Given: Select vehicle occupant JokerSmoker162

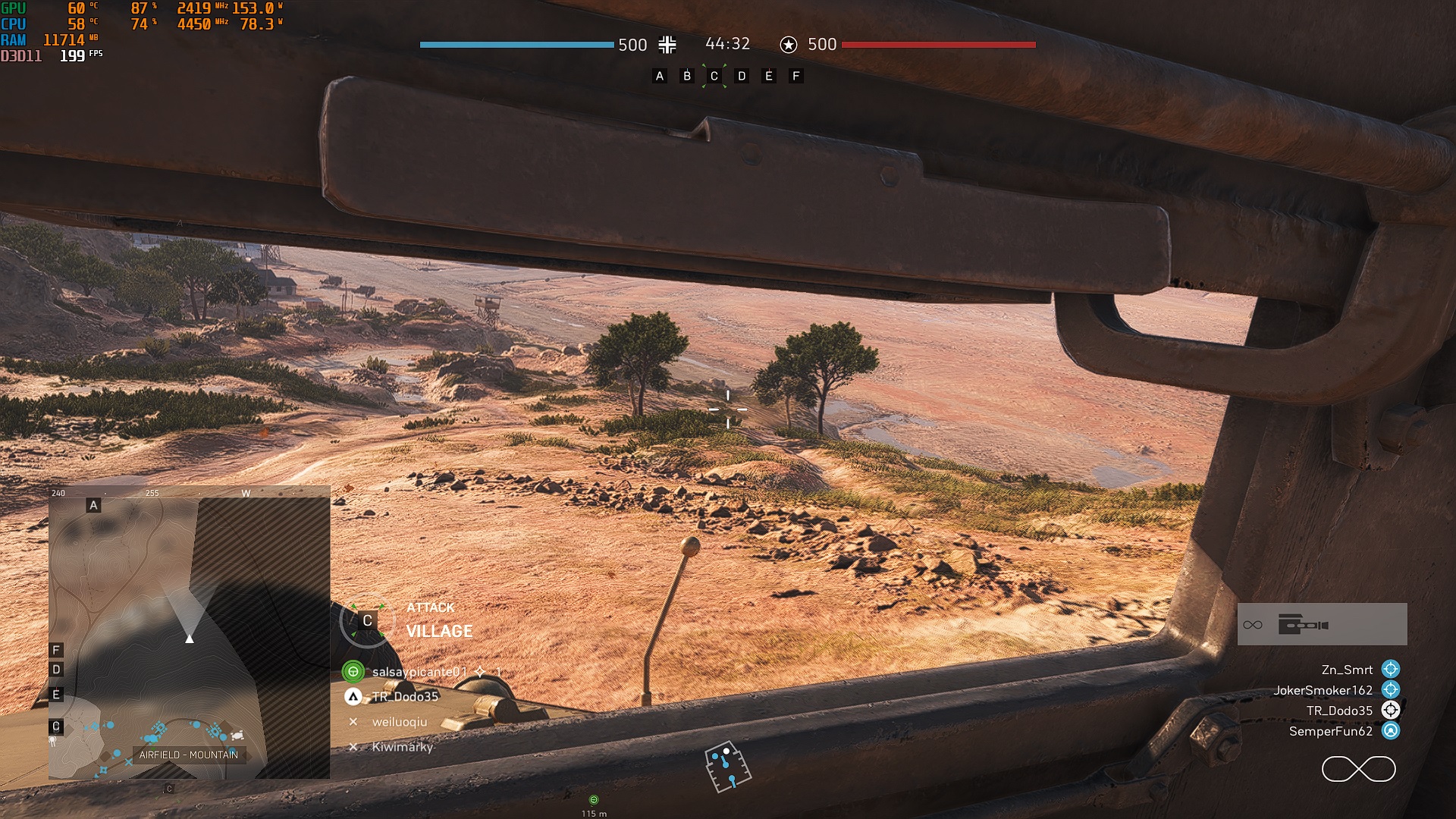Looking at the screenshot, I should click(1323, 690).
